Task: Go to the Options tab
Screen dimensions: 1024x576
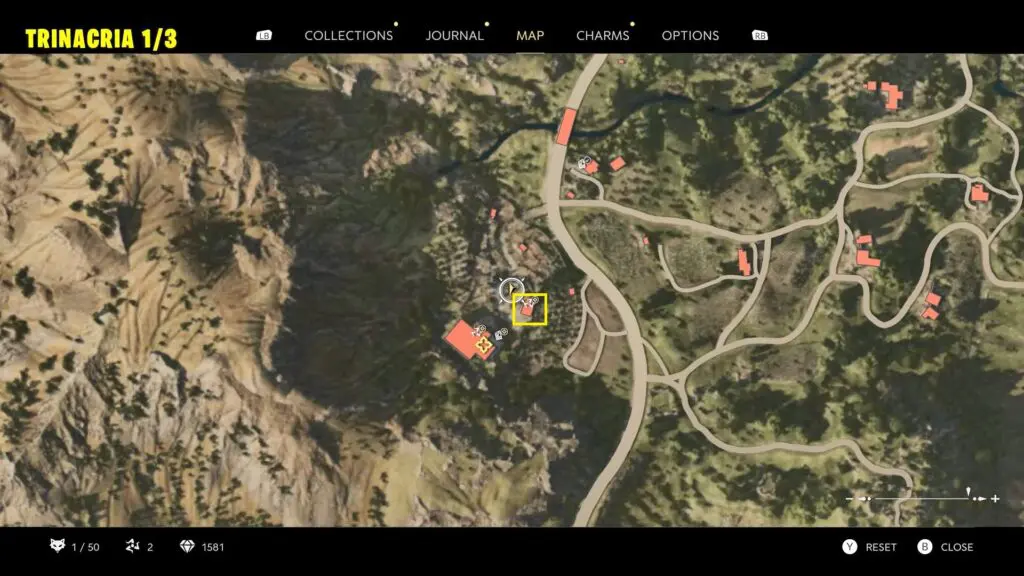Action: tap(690, 35)
